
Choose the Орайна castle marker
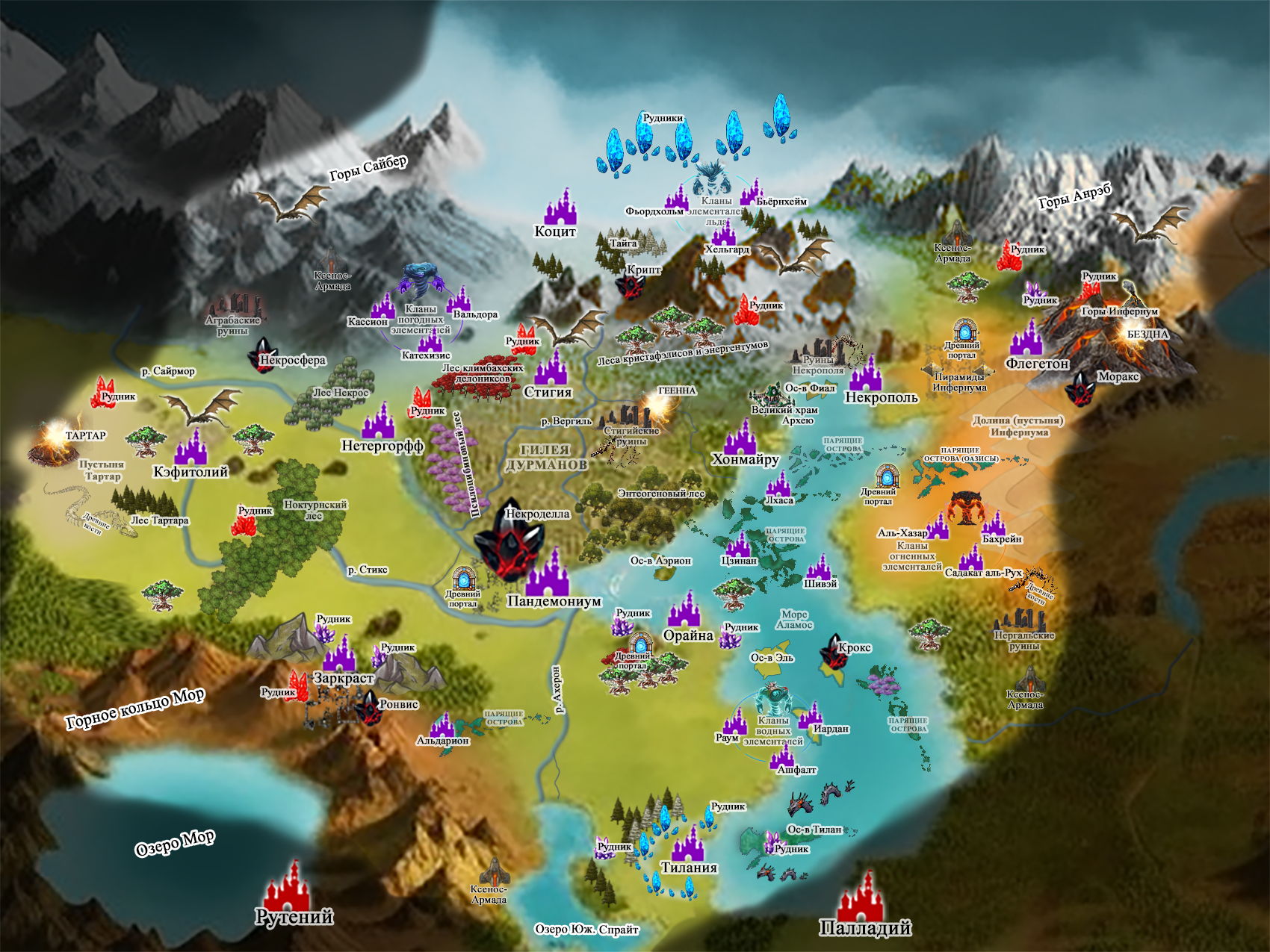684,610
